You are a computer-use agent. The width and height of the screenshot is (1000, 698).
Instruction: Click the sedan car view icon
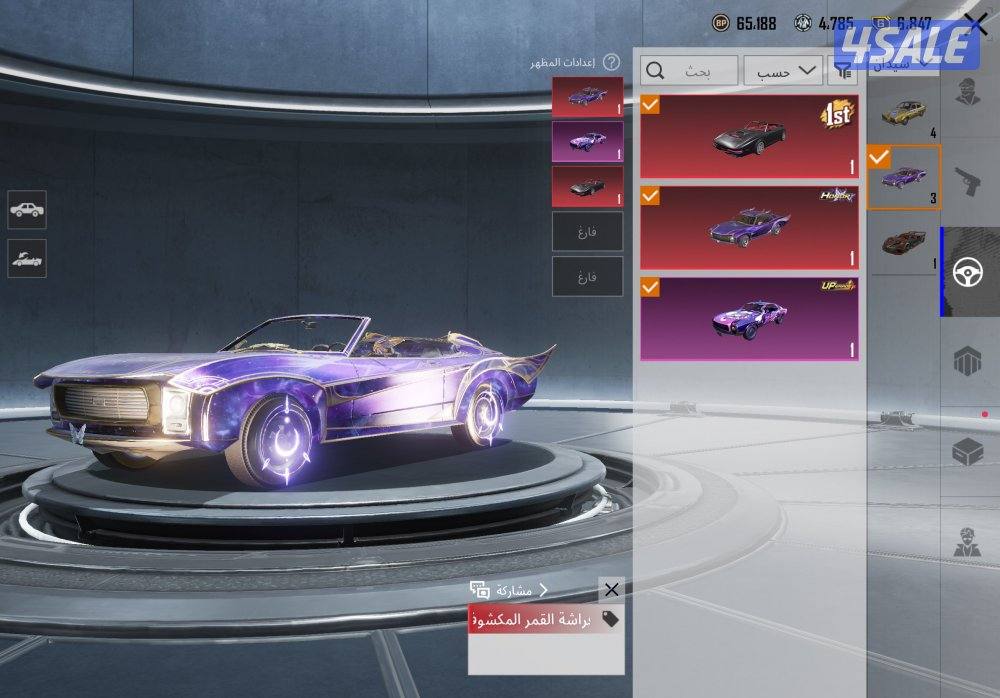(x=27, y=210)
